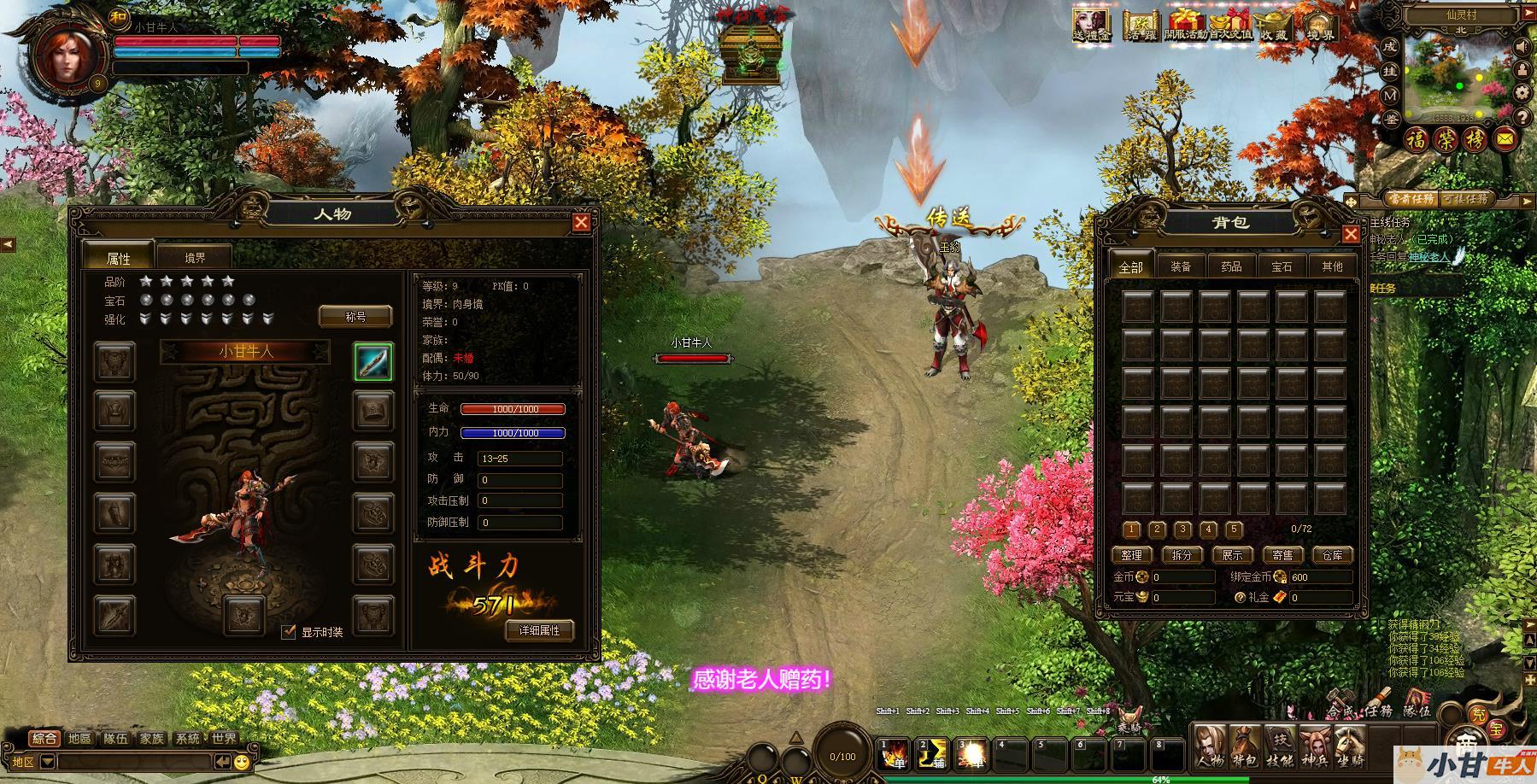Close the 人物 character panel
This screenshot has width=1537, height=784.
click(581, 223)
